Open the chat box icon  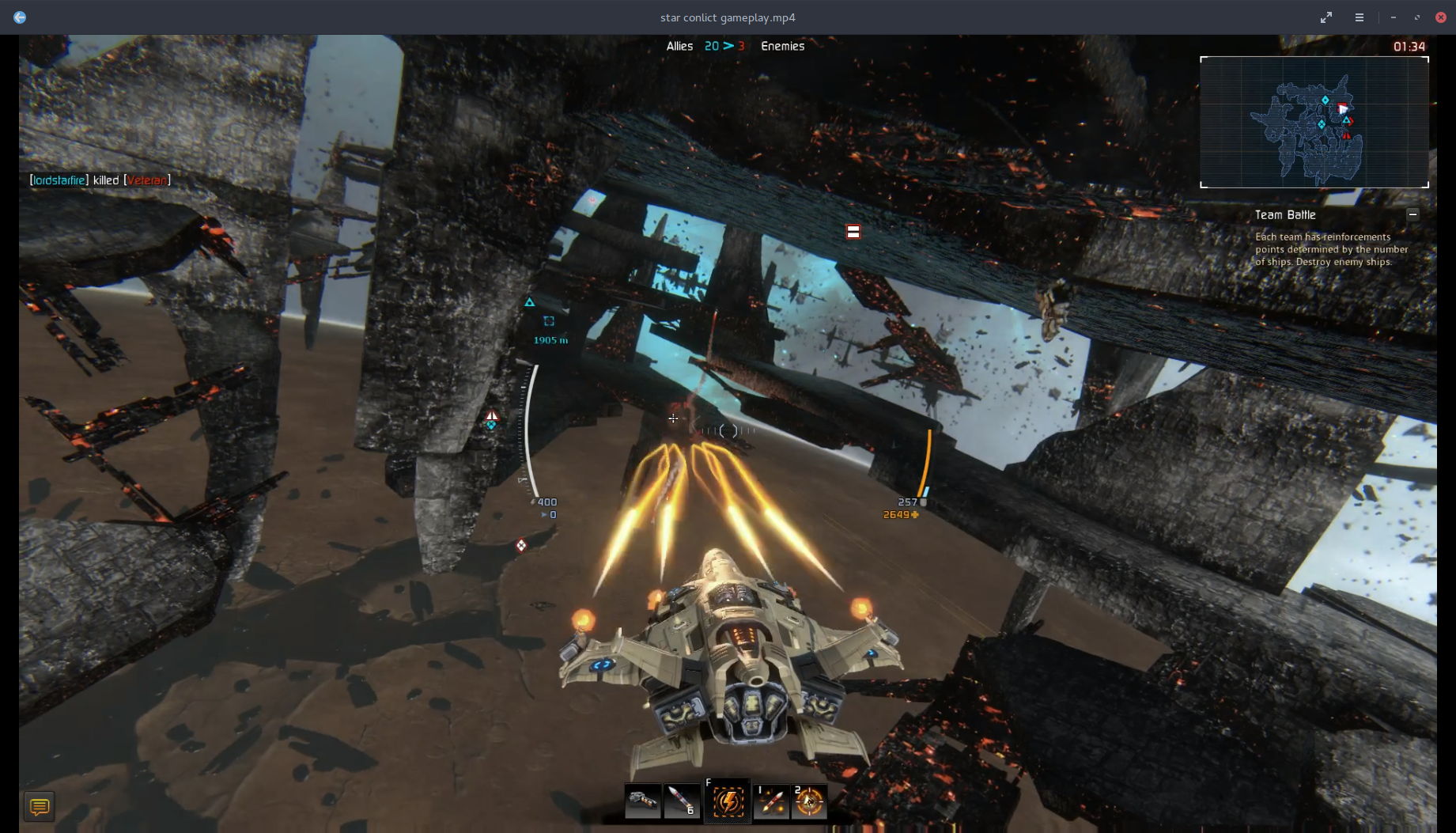39,807
